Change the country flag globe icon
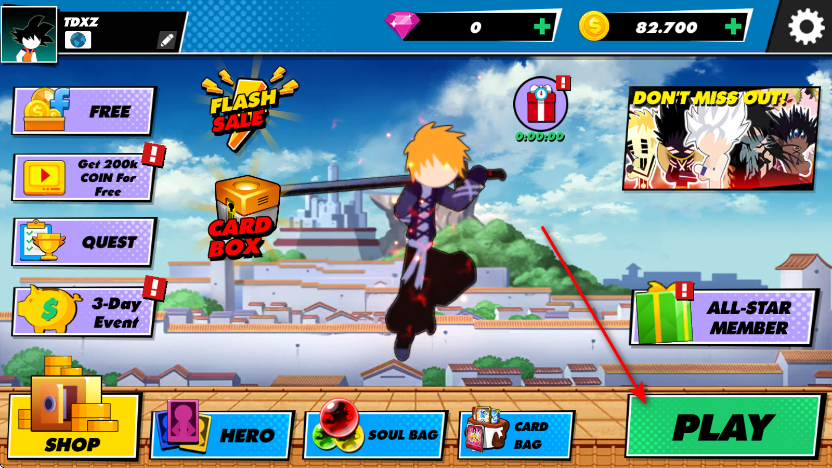Image resolution: width=832 pixels, height=468 pixels. click(x=78, y=40)
